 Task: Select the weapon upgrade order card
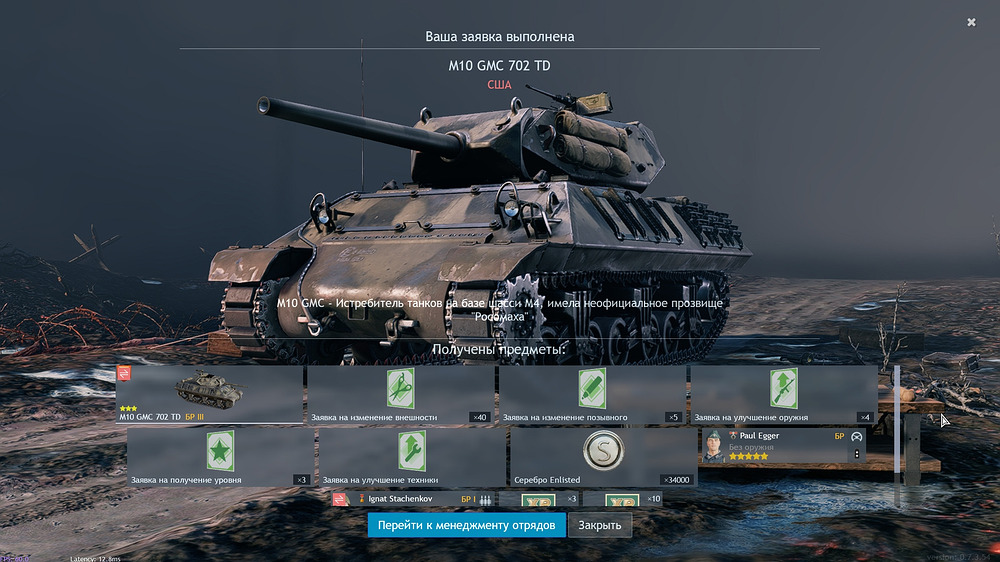pyautogui.click(x=783, y=394)
